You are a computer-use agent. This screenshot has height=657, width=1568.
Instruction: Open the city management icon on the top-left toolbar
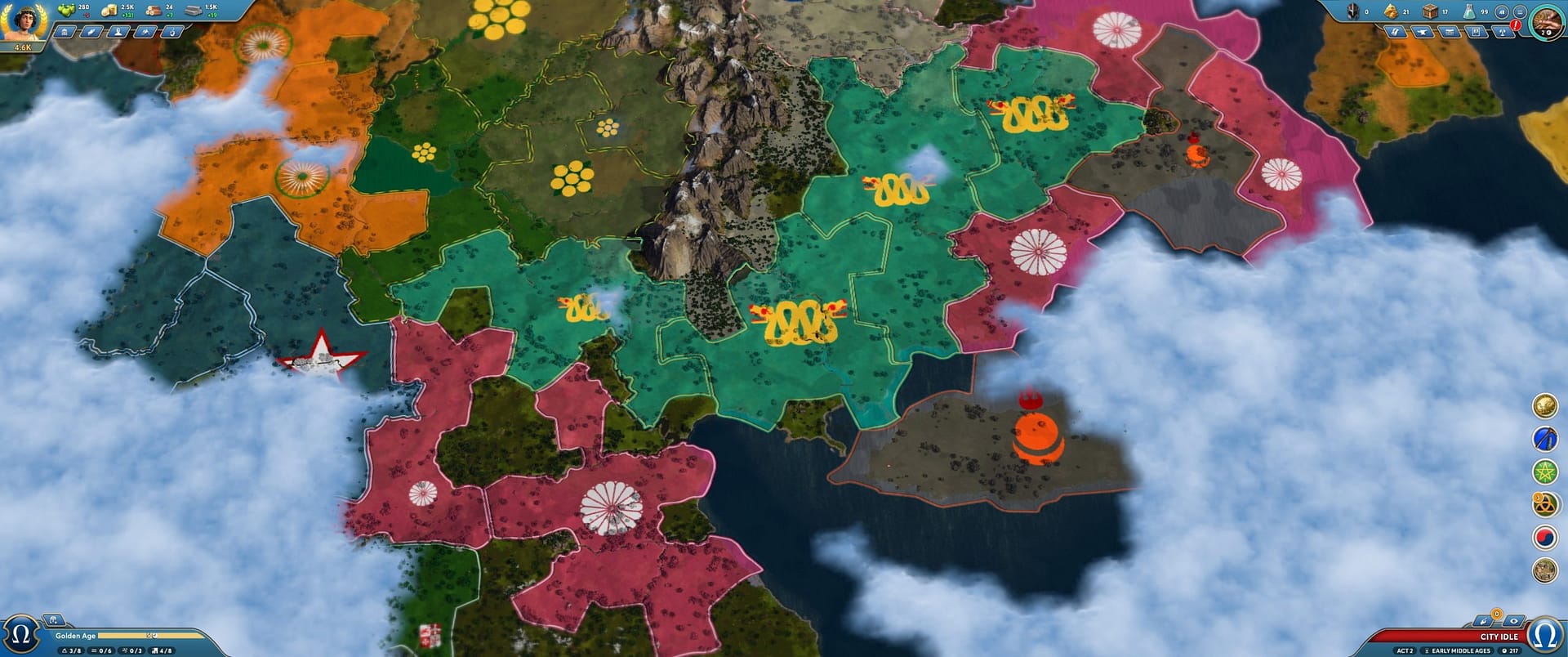point(65,32)
